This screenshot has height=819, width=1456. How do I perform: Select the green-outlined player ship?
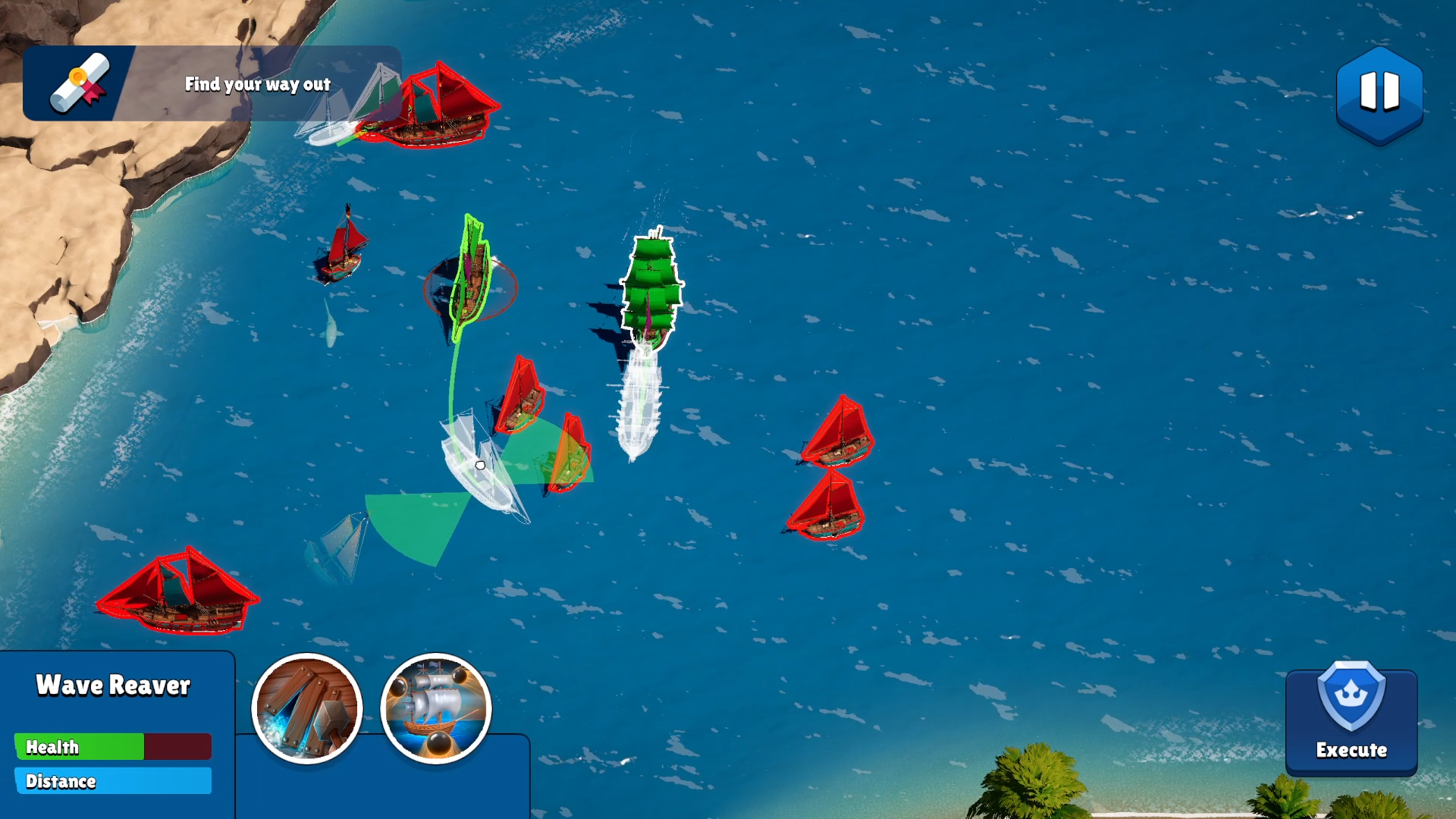471,278
